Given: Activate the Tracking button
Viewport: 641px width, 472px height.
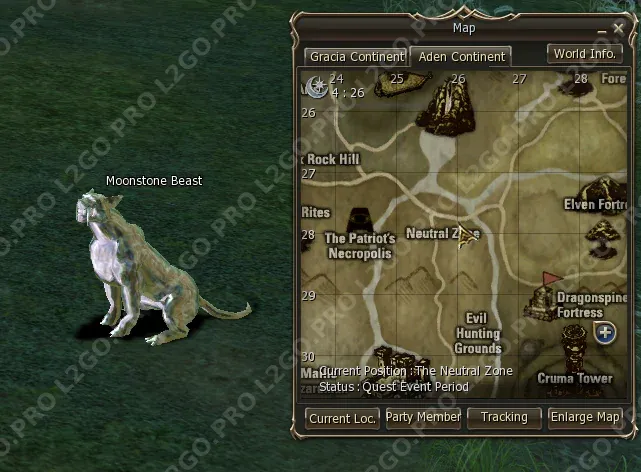Looking at the screenshot, I should coord(504,417).
